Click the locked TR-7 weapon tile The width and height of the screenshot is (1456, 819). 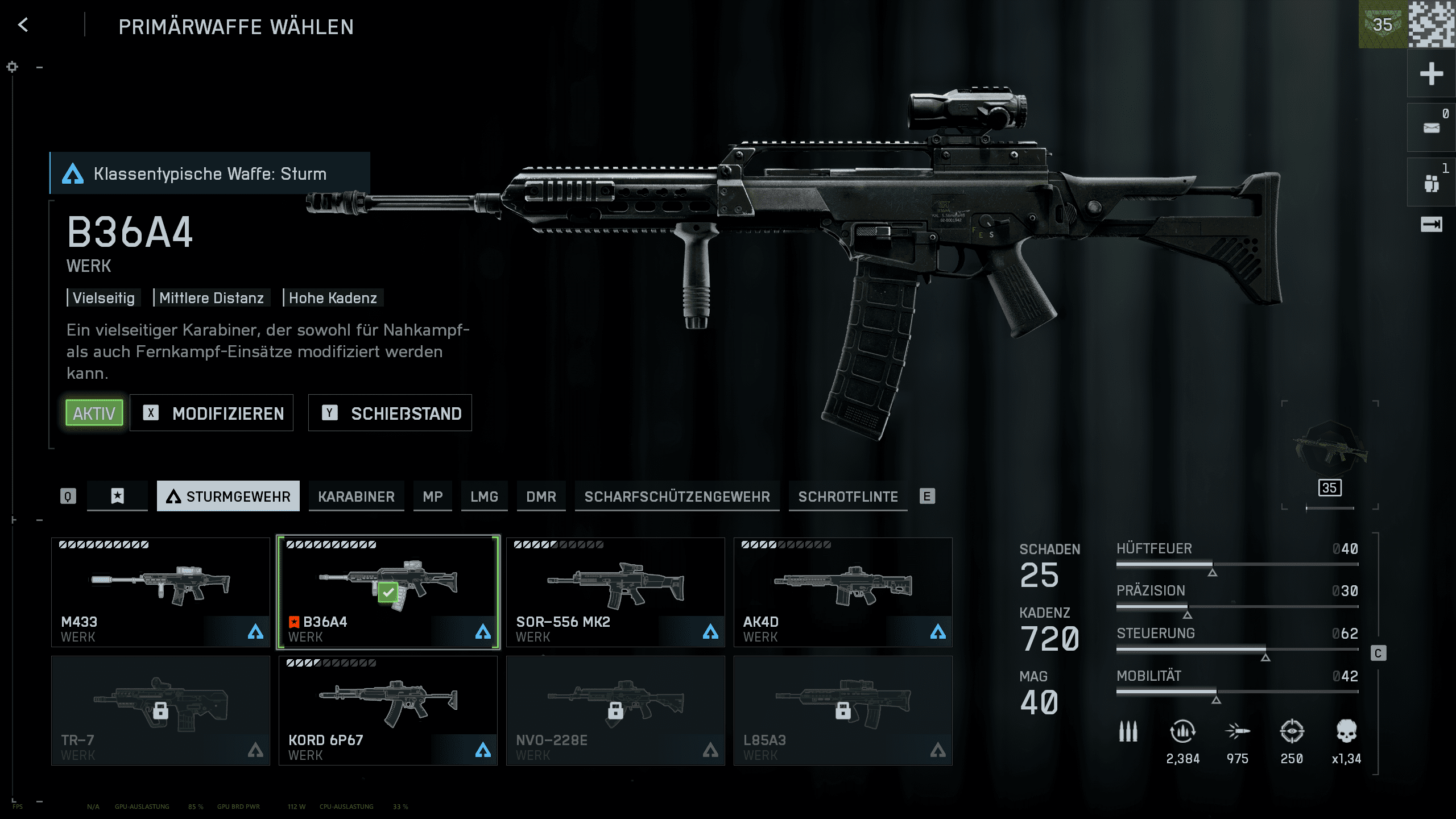click(160, 710)
